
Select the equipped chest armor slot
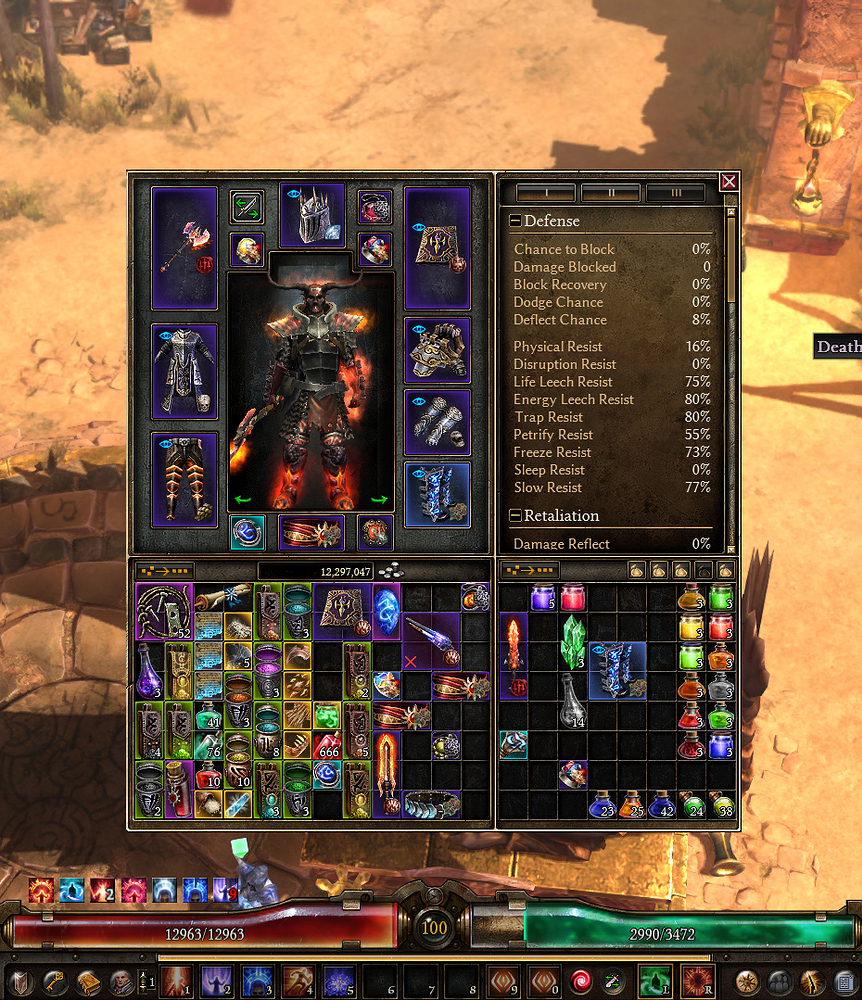click(184, 370)
